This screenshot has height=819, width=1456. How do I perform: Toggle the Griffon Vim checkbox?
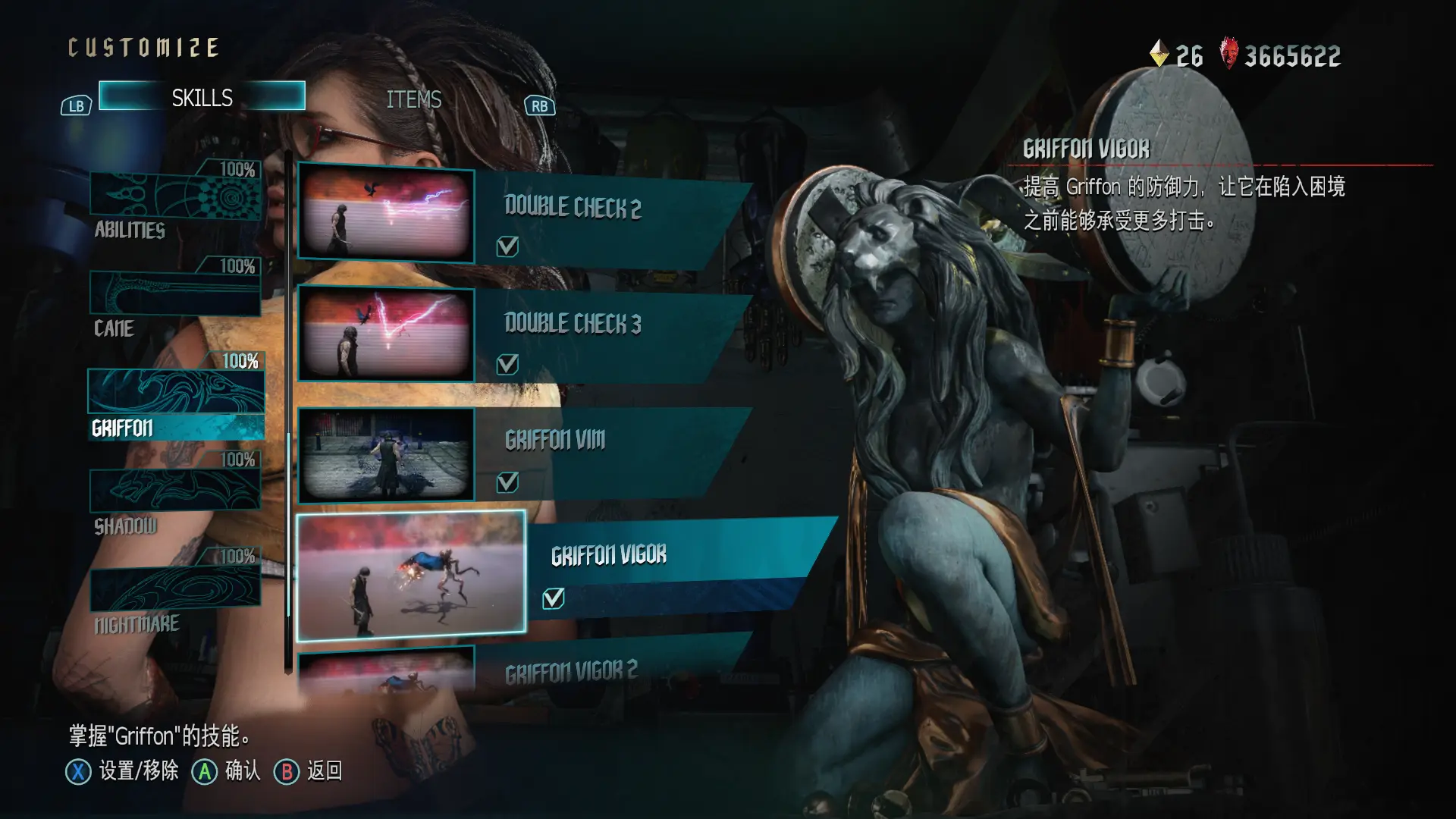coord(507,482)
